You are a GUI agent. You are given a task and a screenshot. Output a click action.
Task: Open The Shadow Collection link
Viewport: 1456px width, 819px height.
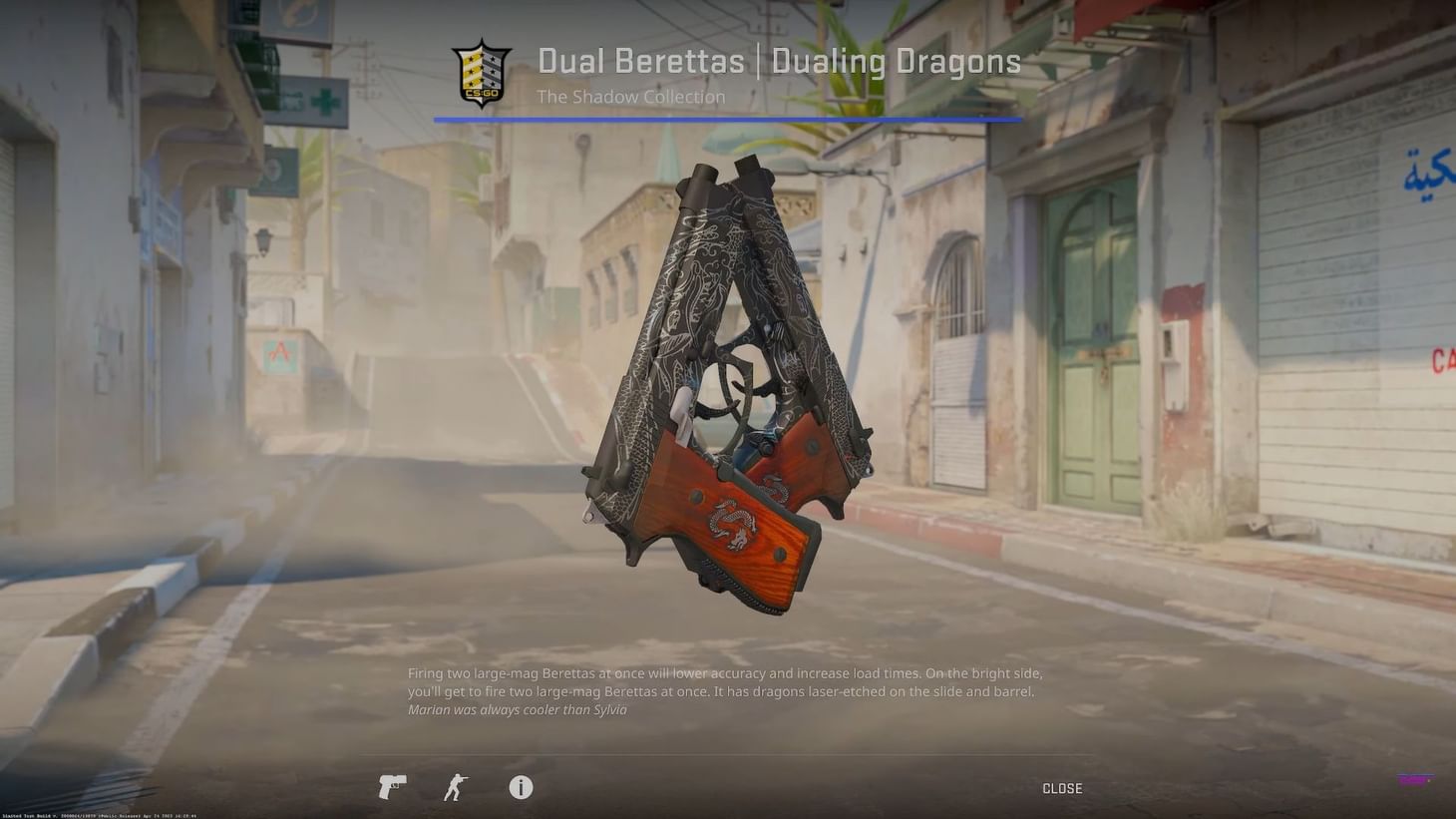tap(630, 97)
